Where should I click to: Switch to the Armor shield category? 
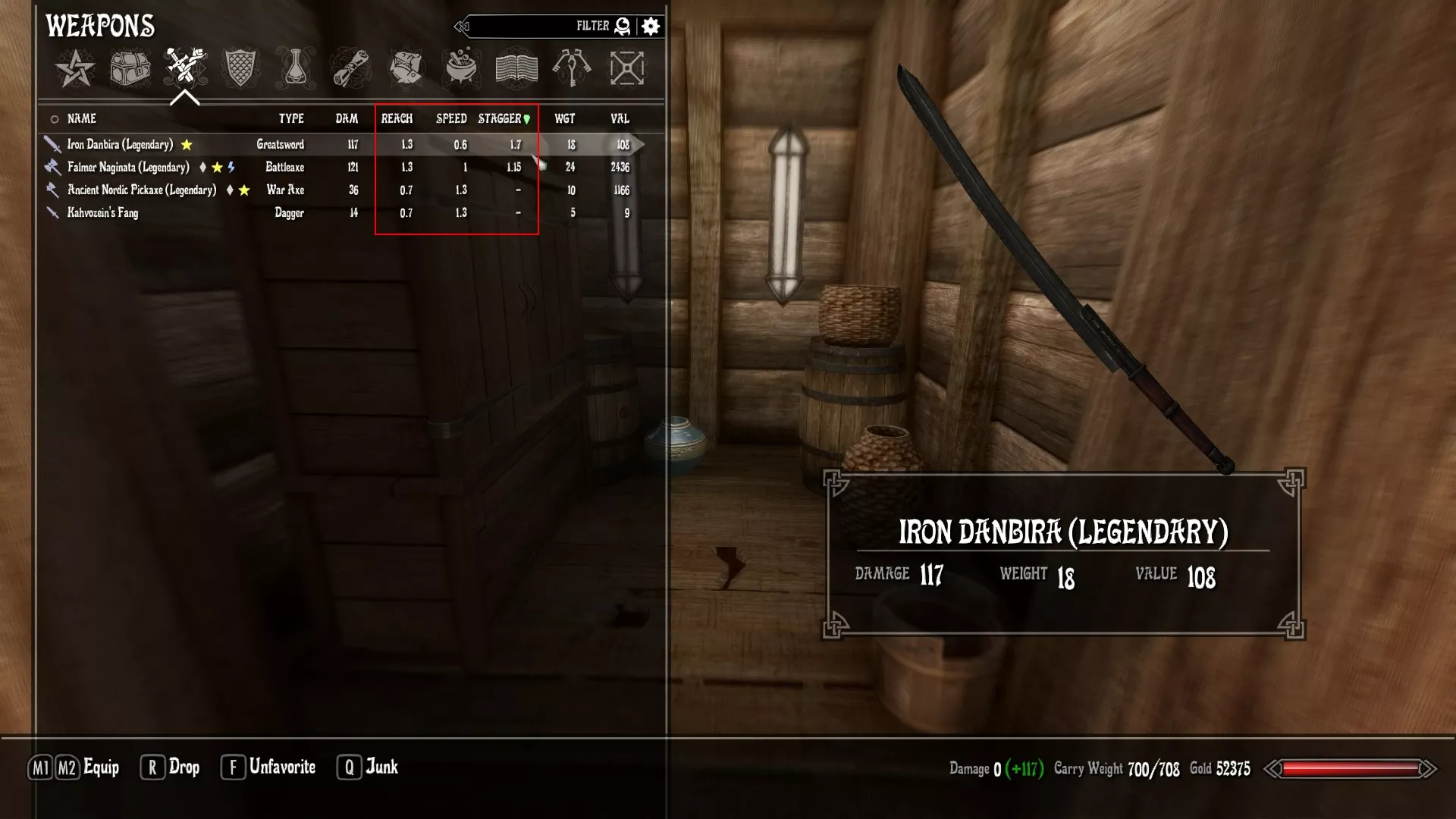tap(240, 68)
